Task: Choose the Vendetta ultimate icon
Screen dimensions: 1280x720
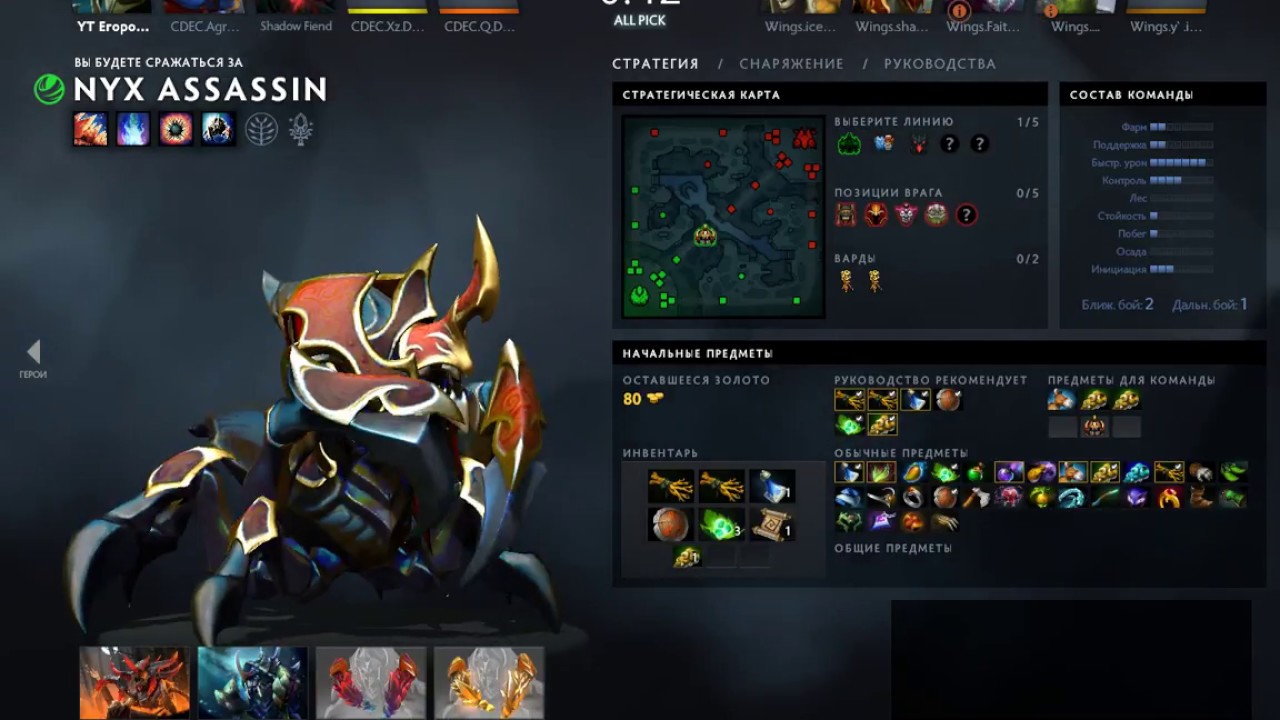Action: coord(218,129)
